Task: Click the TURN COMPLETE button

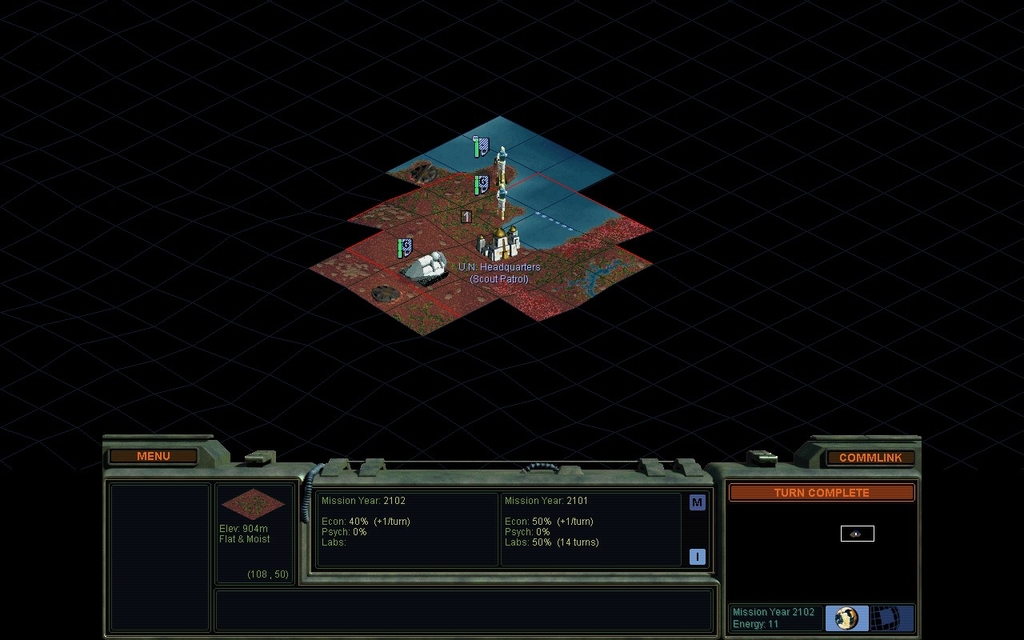Action: pyautogui.click(x=821, y=493)
